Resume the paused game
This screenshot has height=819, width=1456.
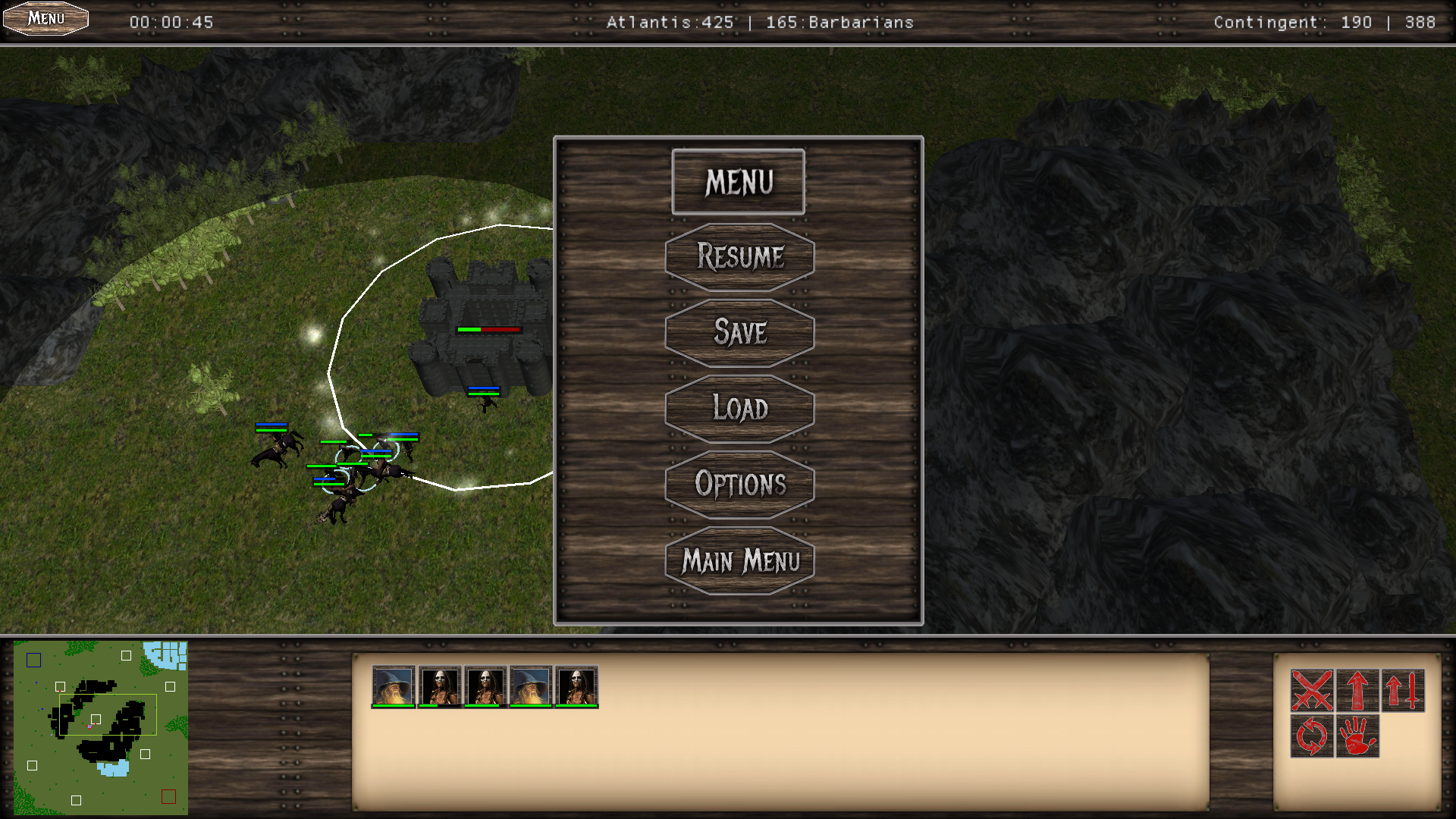739,257
